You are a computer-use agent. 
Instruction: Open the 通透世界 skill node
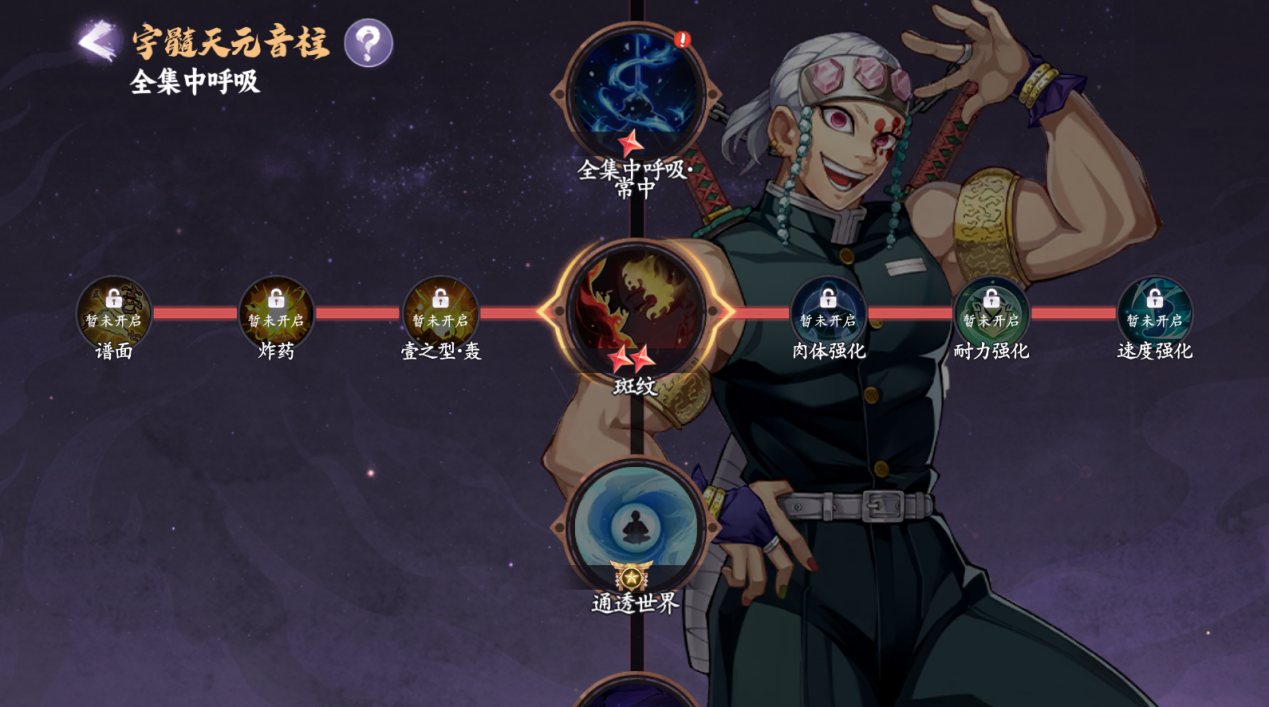click(635, 527)
